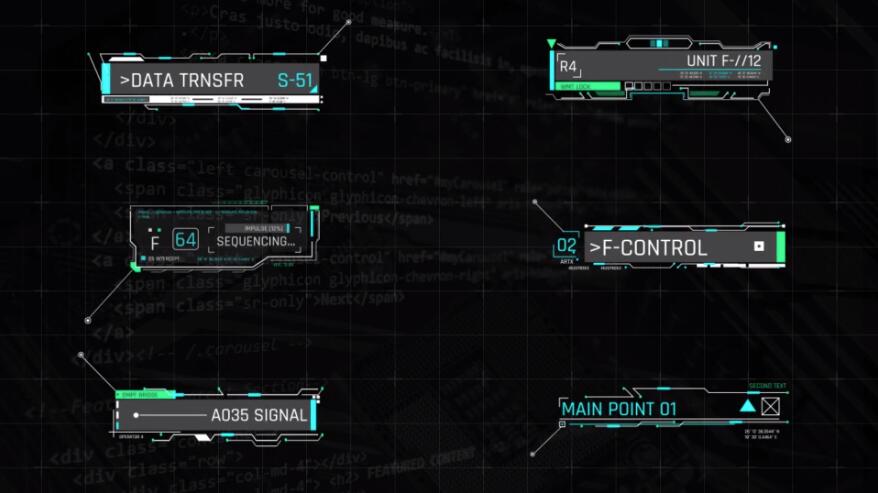Choose the MAIN POINT 01 label
The width and height of the screenshot is (878, 493).
point(619,408)
